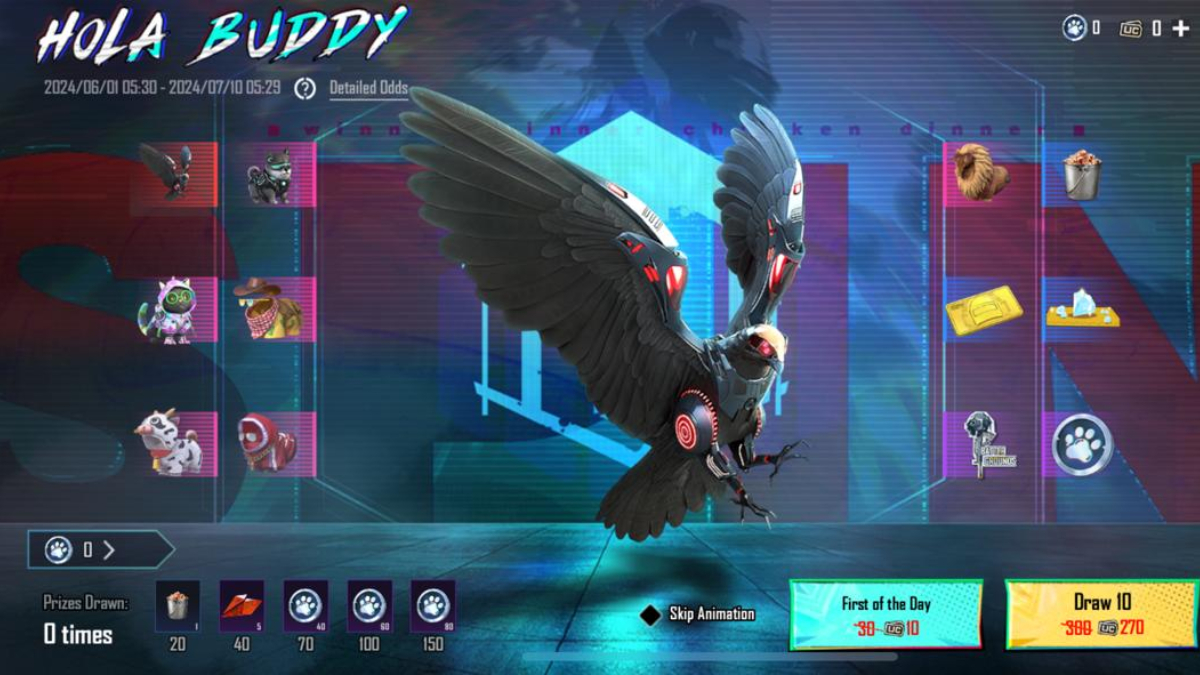Pick the crystal on gold tray prize
The width and height of the screenshot is (1200, 675).
point(1082,308)
